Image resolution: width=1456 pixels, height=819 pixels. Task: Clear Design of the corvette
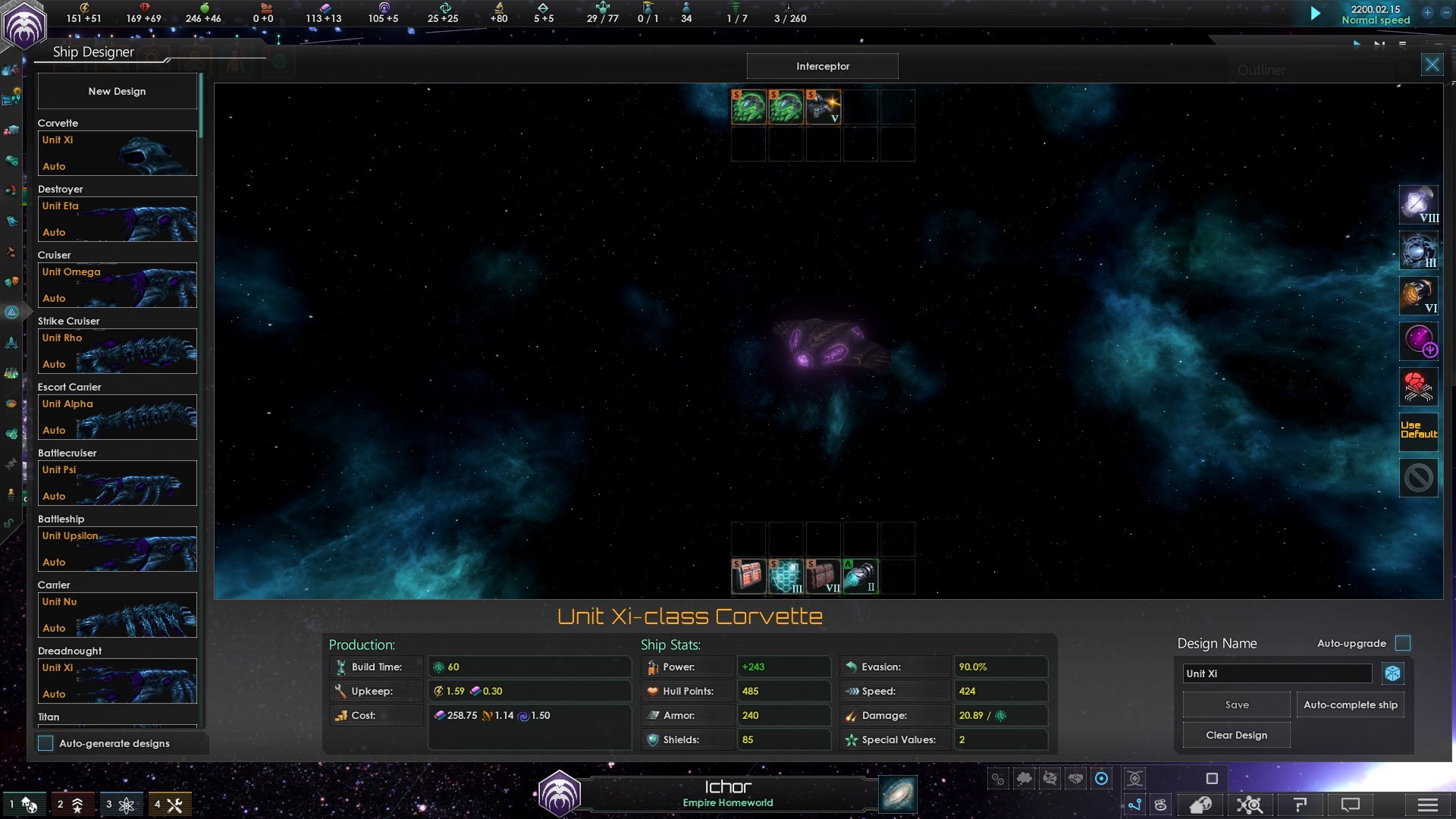(1236, 735)
